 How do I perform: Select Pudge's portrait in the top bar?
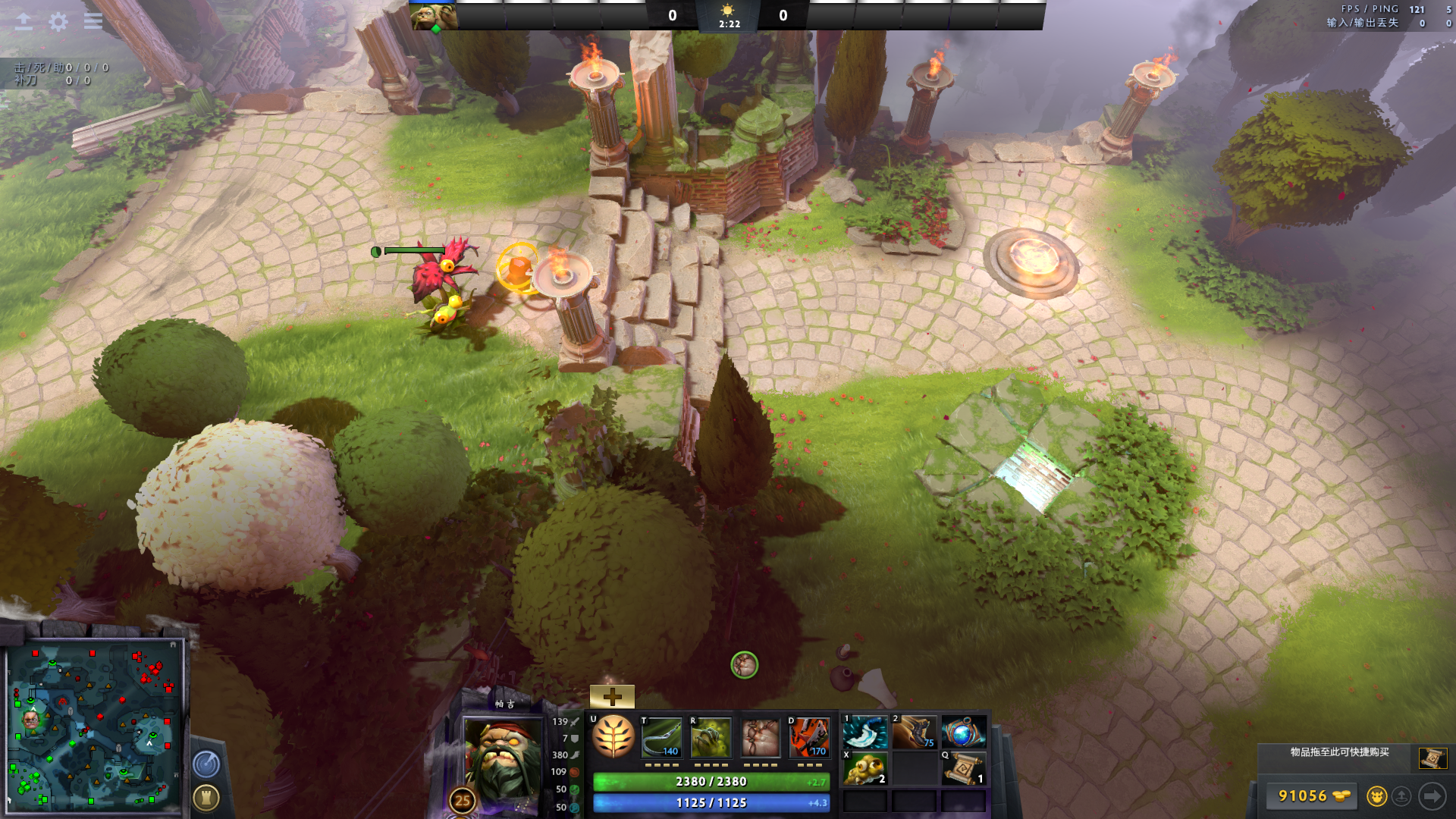(434, 17)
